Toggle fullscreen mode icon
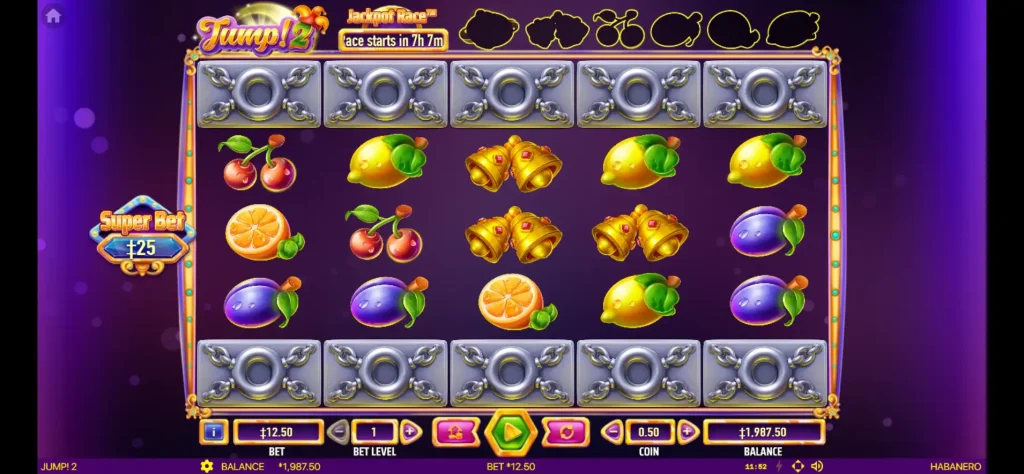This screenshot has height=474, width=1024. pyautogui.click(x=797, y=466)
